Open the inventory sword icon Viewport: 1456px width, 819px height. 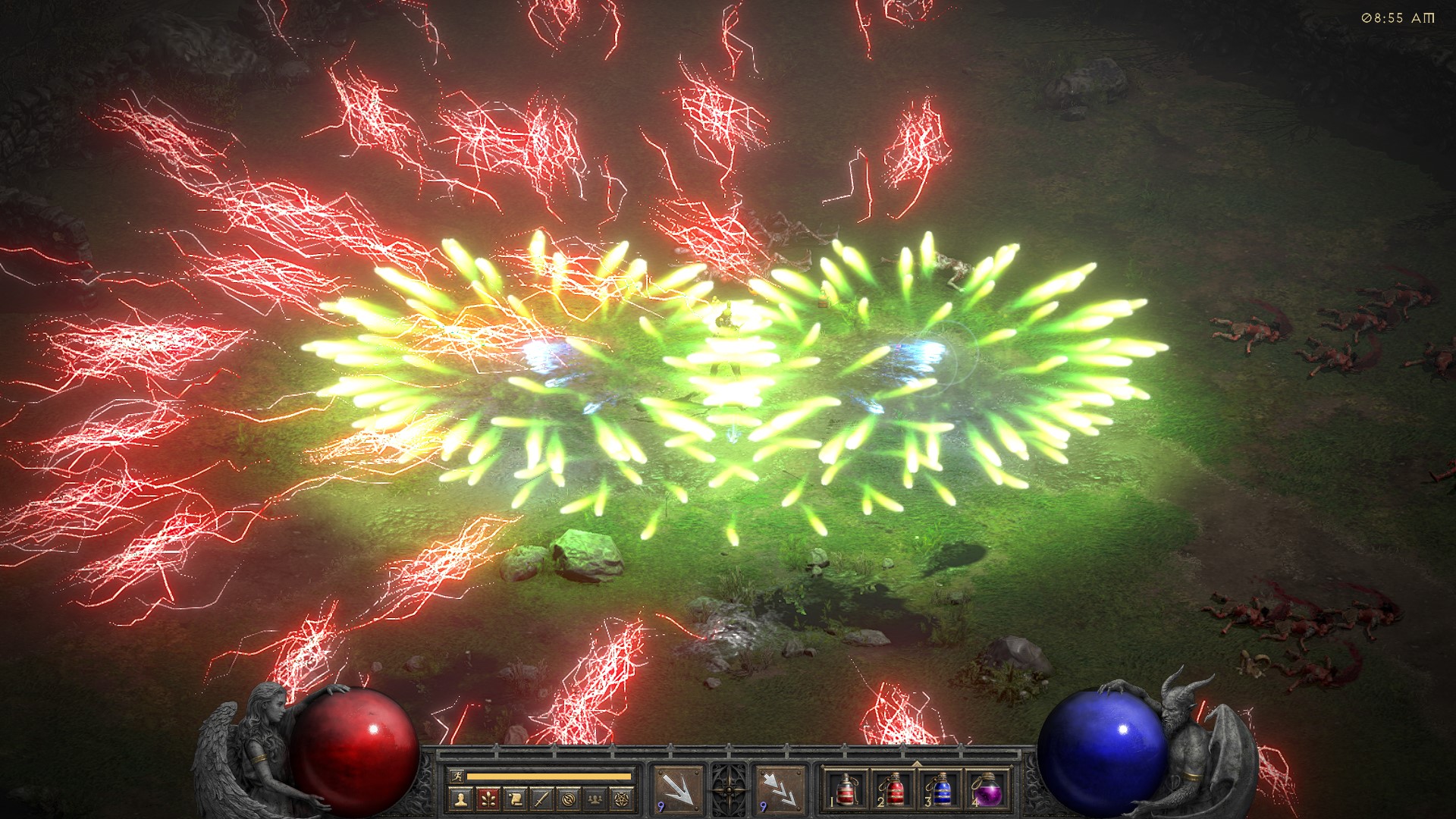541,799
